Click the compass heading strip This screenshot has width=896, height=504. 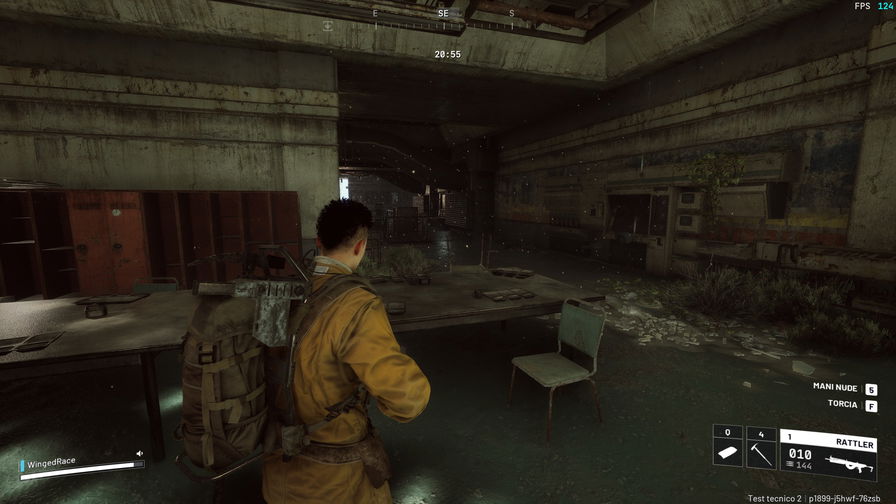coord(444,21)
